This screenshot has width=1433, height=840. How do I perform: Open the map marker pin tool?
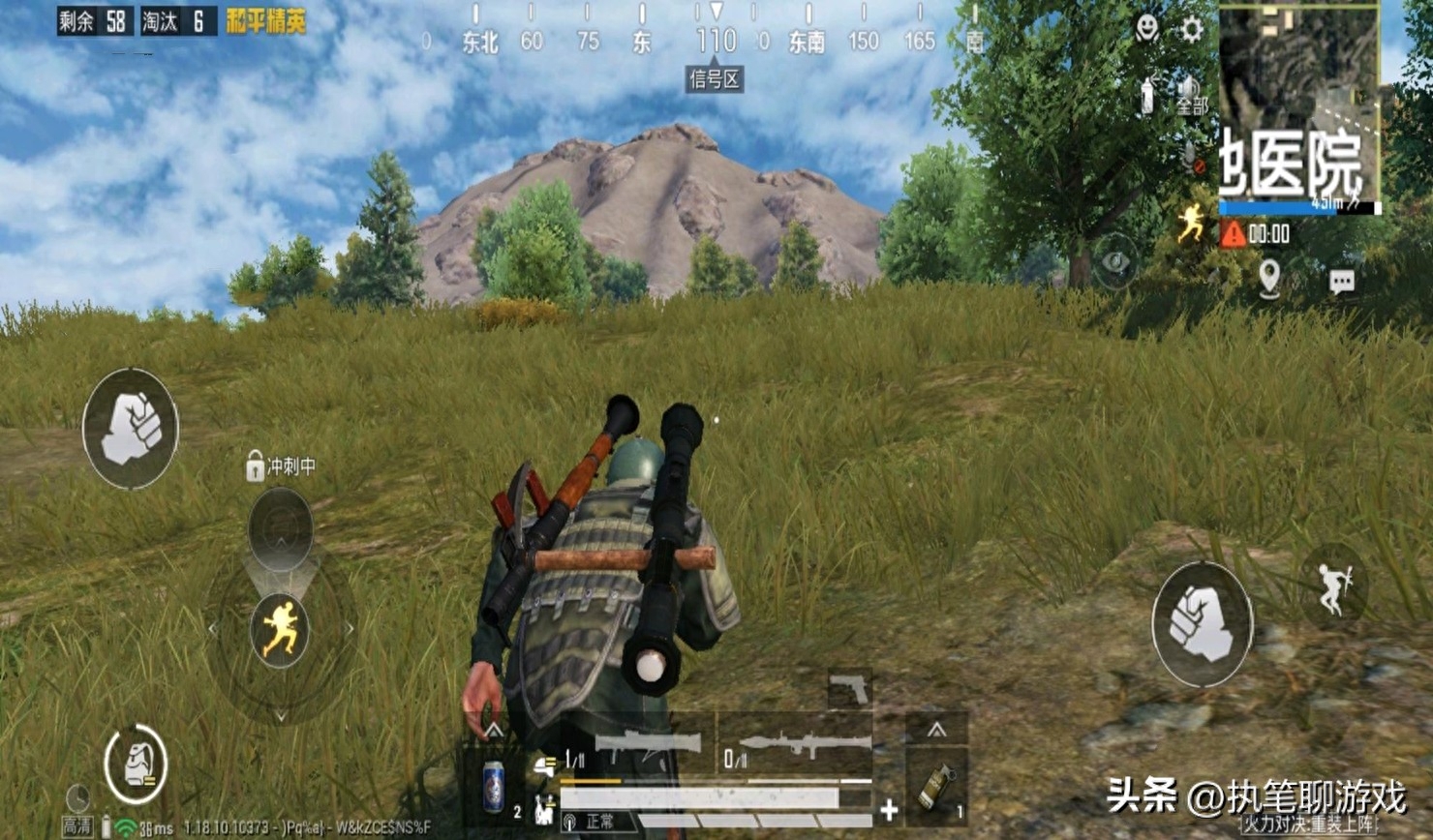click(1269, 279)
